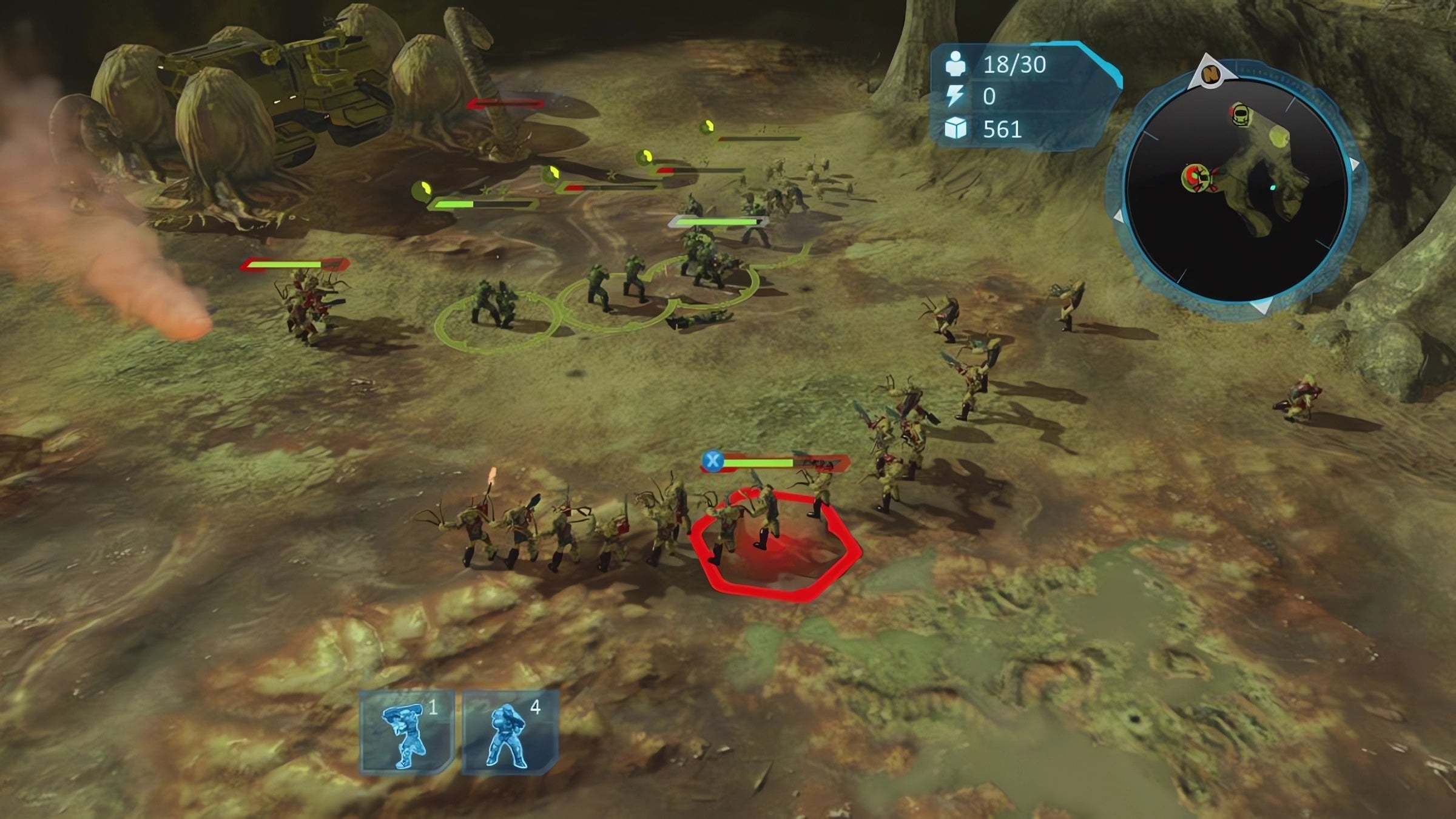The height and width of the screenshot is (819, 1456).
Task: Click the helmet marker on the minimap
Action: [1240, 114]
